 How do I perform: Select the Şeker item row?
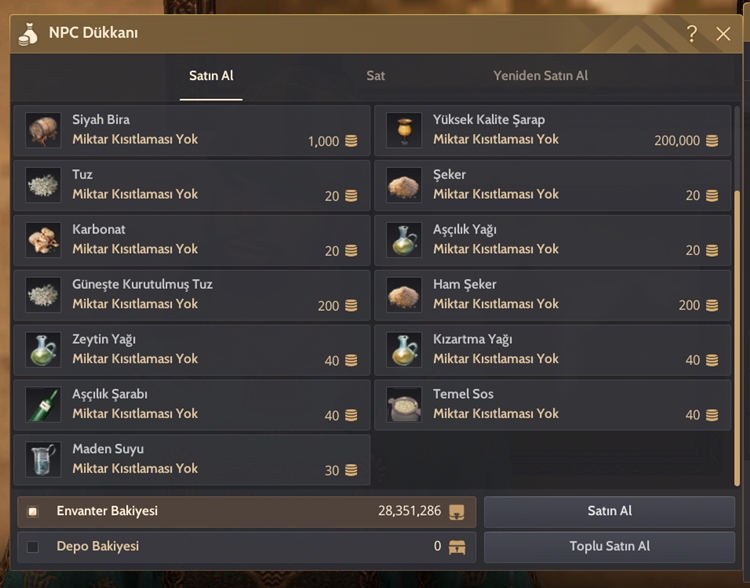(x=552, y=185)
